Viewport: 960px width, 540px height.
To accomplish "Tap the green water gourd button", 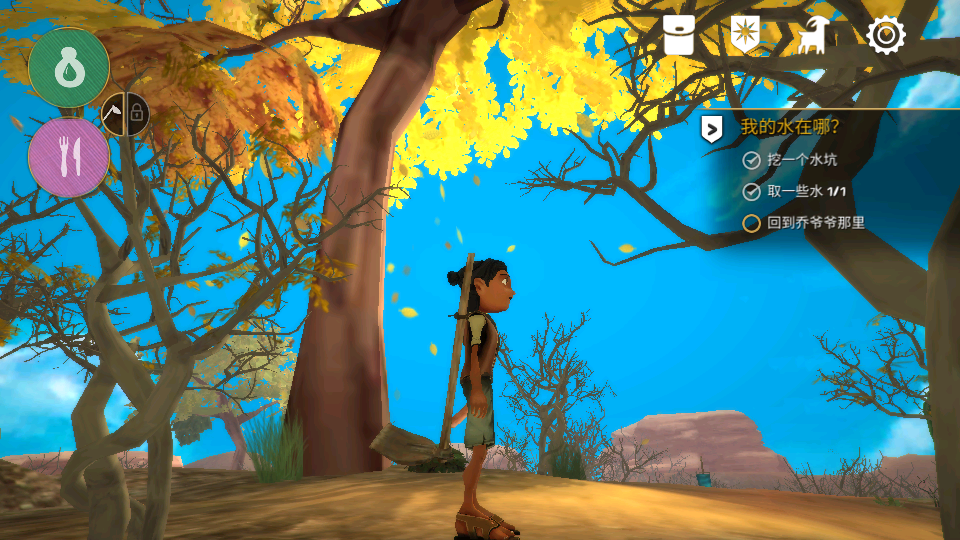I will [x=69, y=67].
